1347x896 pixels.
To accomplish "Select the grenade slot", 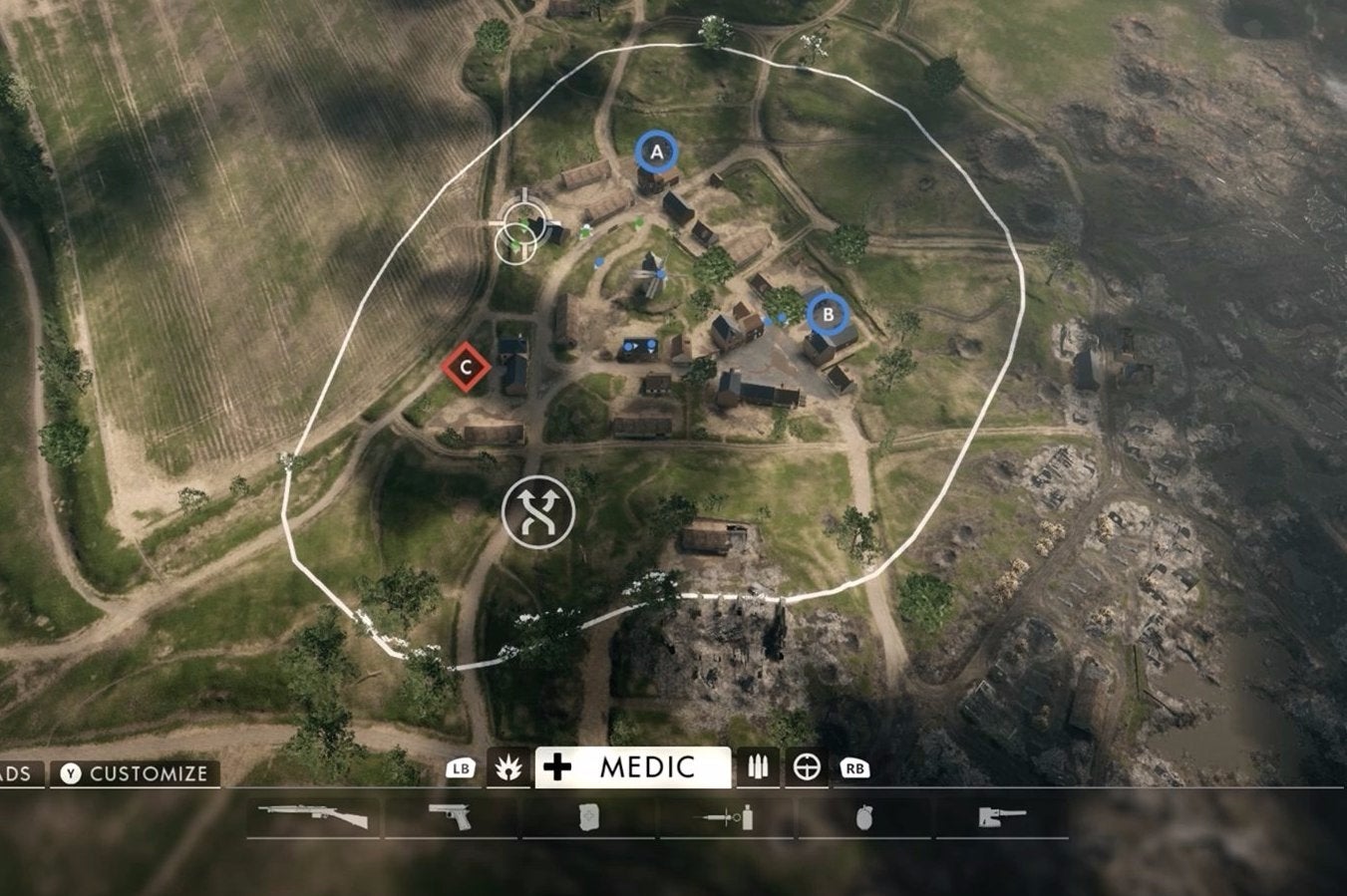I will click(x=863, y=817).
